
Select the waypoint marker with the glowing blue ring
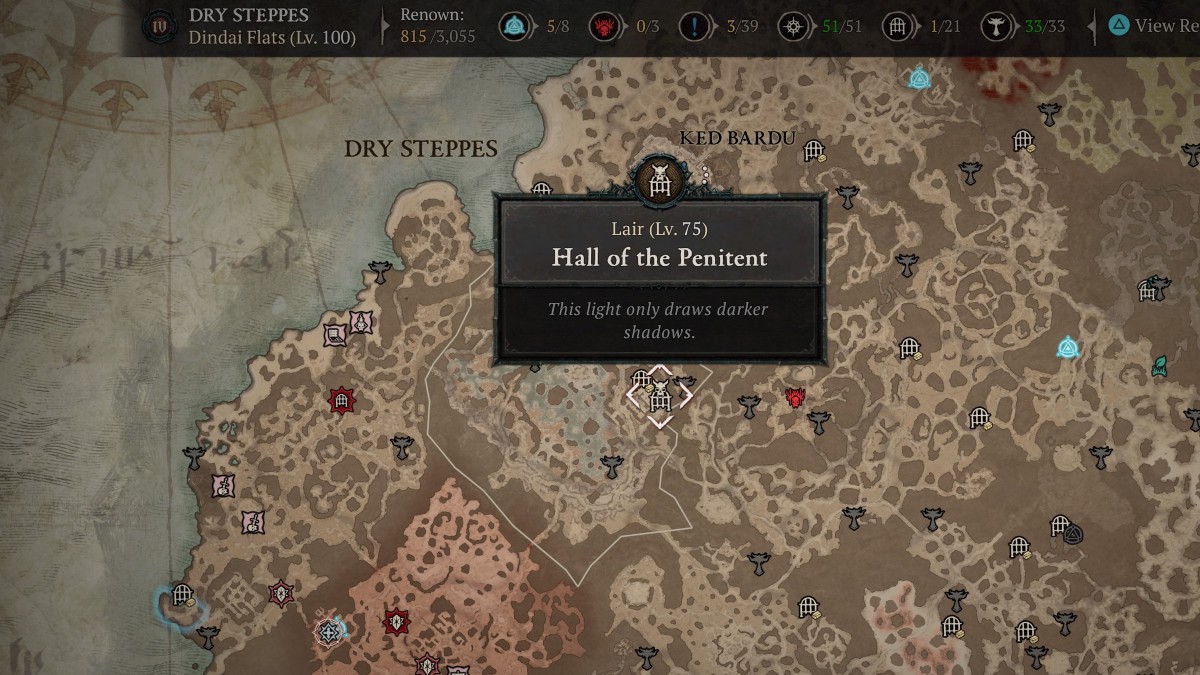point(329,631)
